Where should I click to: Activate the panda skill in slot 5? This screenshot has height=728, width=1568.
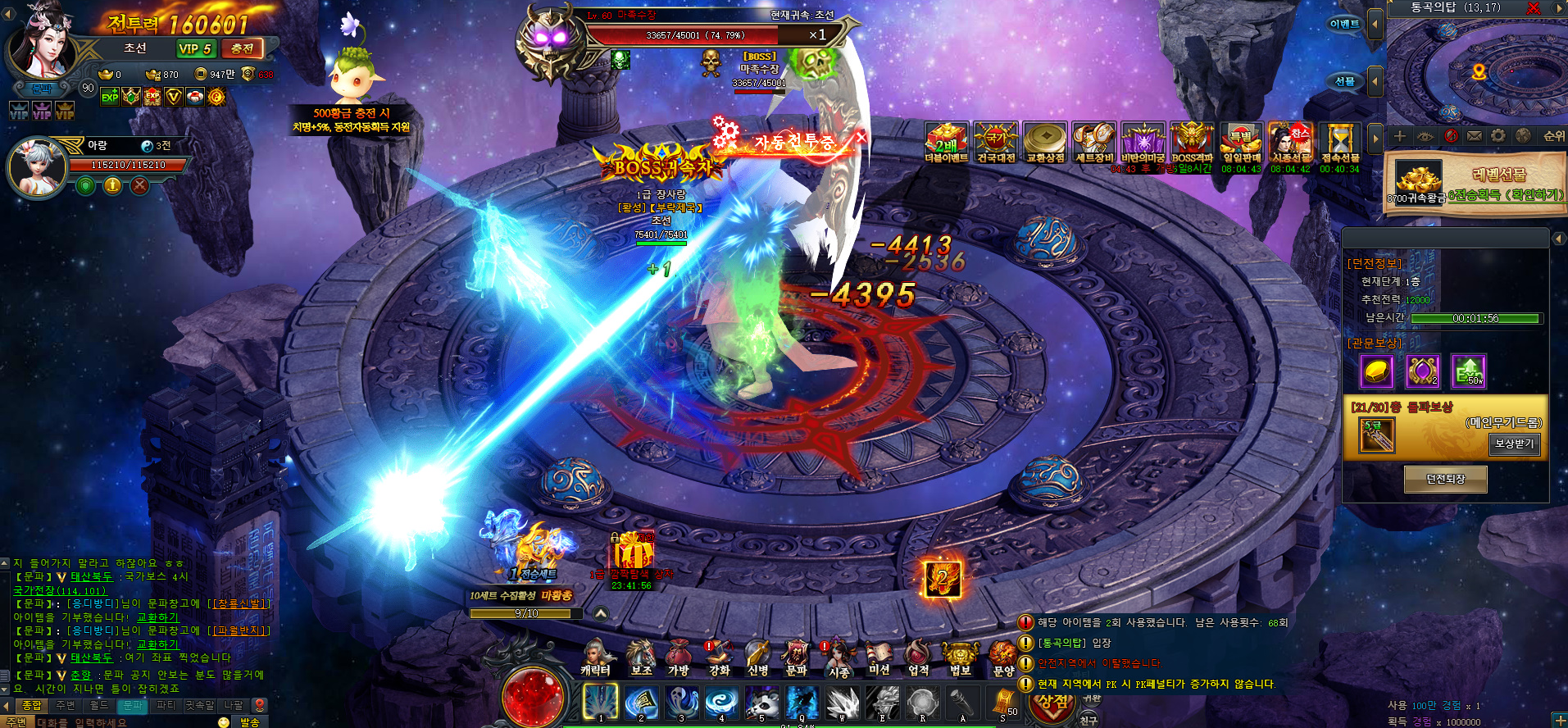pyautogui.click(x=761, y=703)
